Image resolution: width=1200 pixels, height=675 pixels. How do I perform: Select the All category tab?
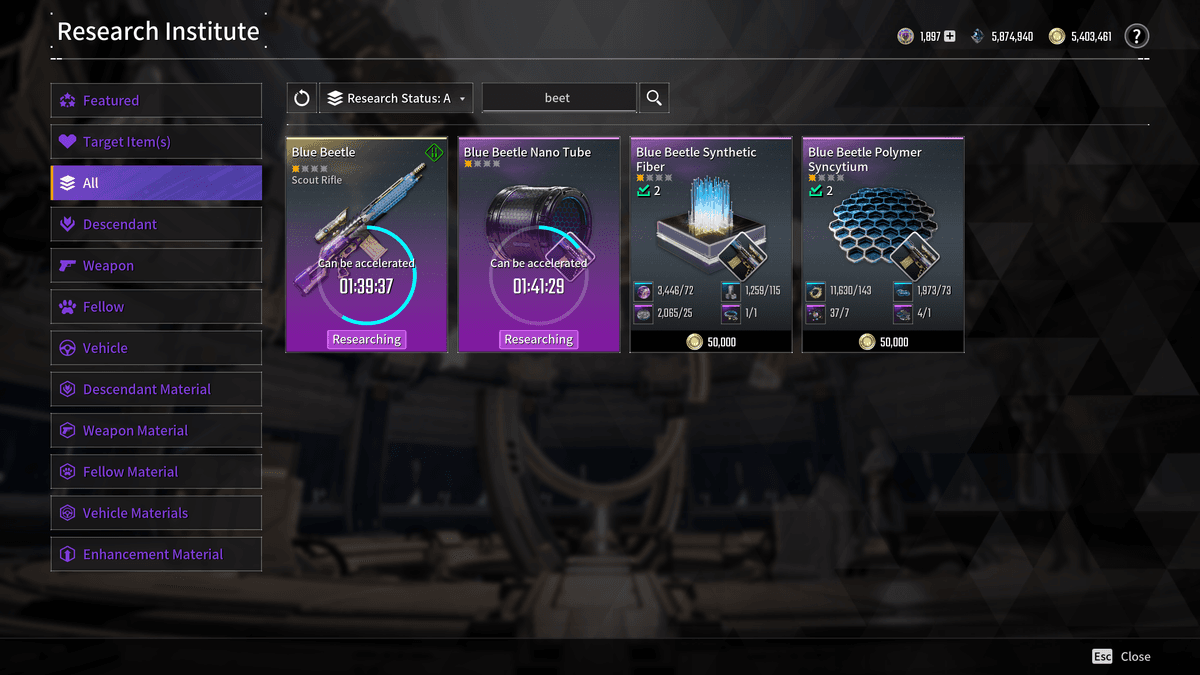click(x=156, y=183)
